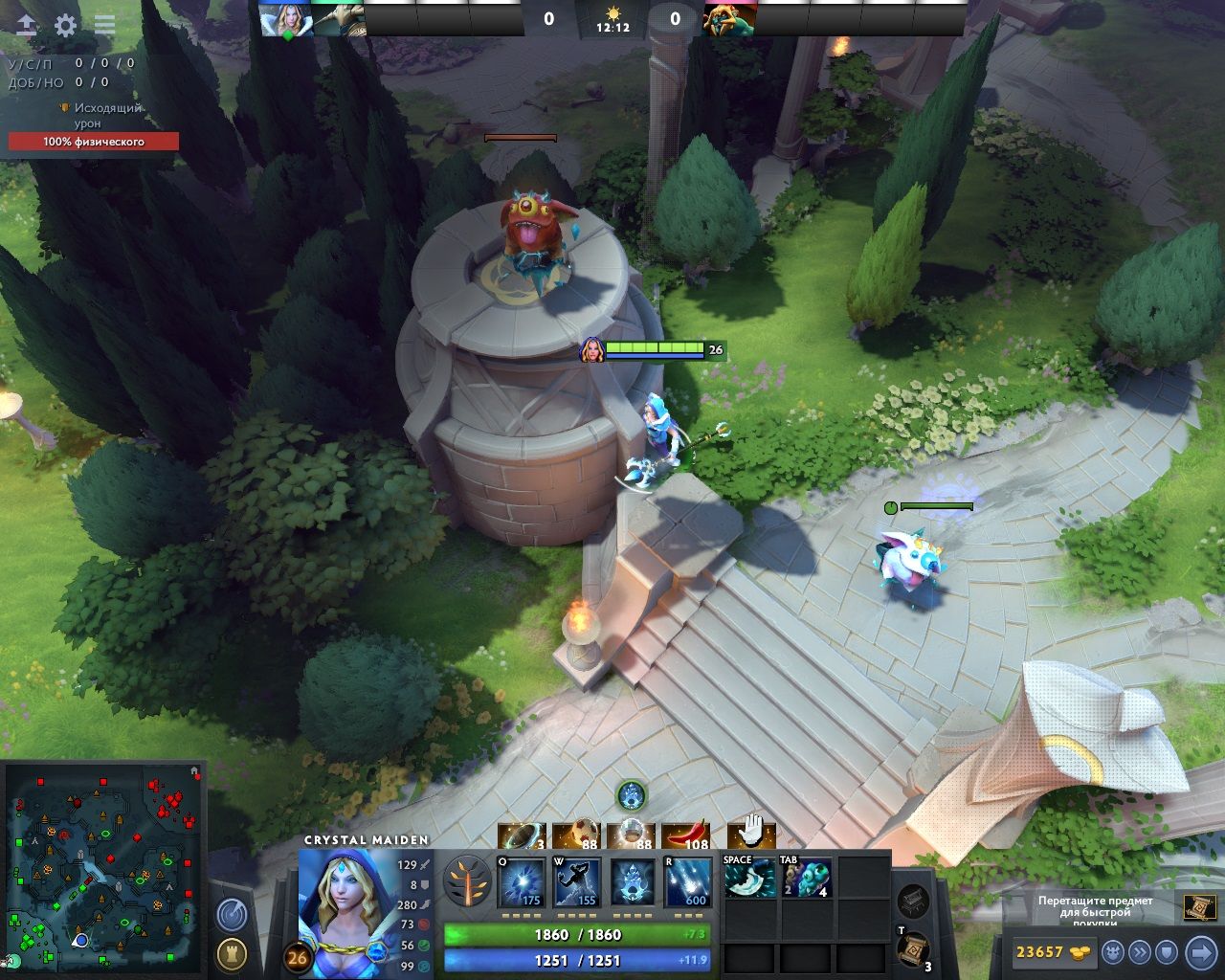Cast Crystal Nova ability

[x=522, y=882]
